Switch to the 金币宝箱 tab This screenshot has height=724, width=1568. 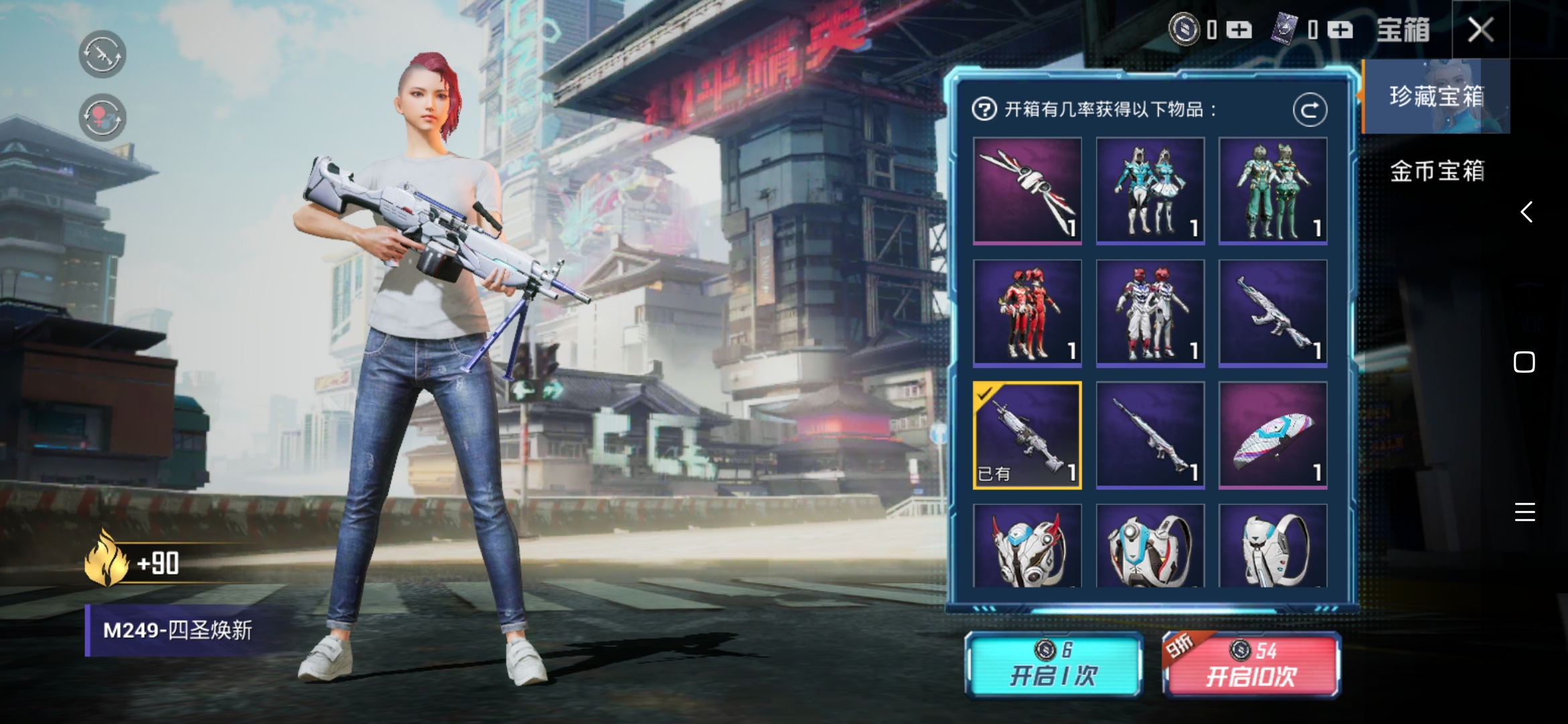tap(1436, 171)
